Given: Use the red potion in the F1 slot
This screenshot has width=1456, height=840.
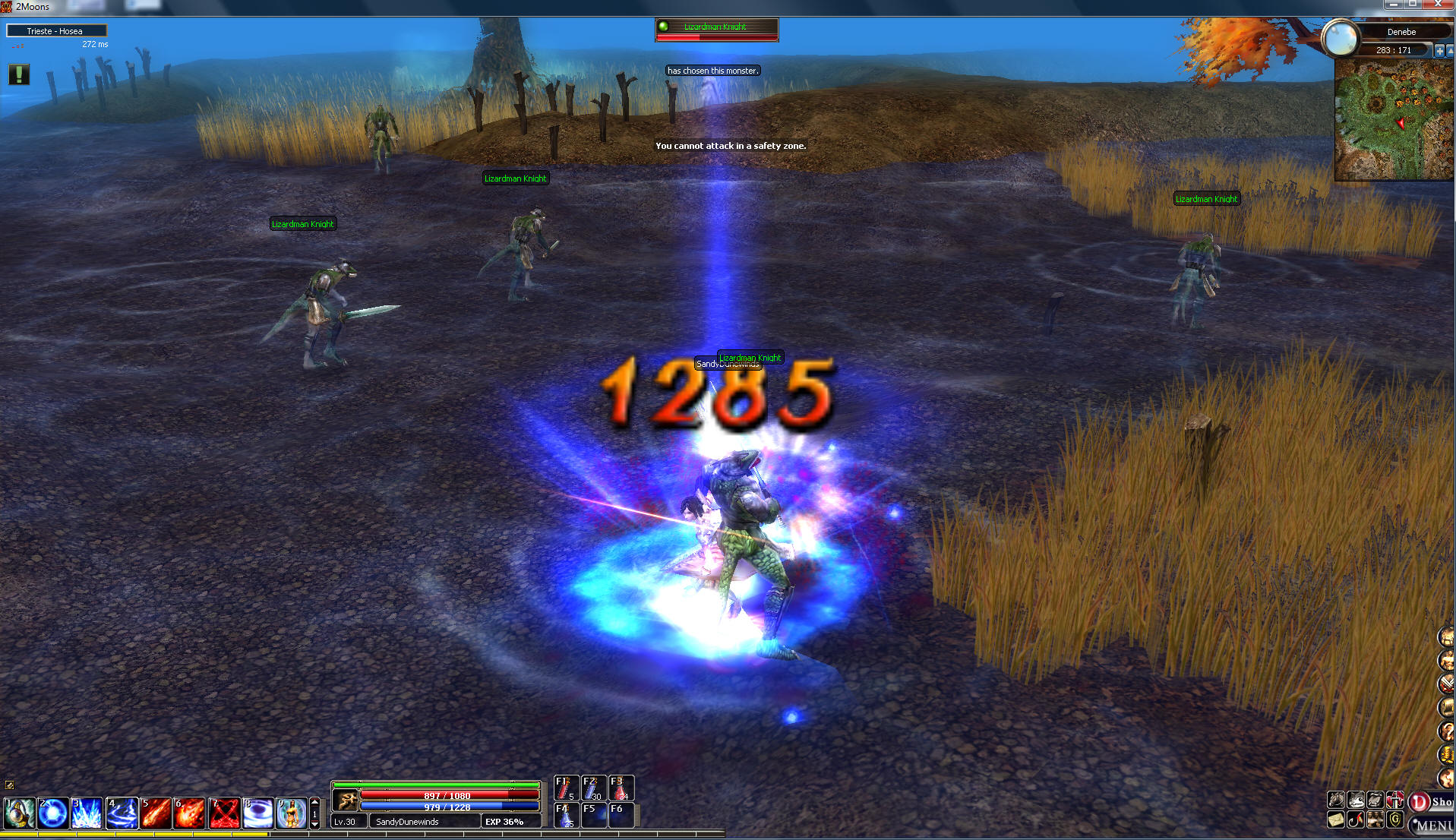Looking at the screenshot, I should pyautogui.click(x=566, y=788).
